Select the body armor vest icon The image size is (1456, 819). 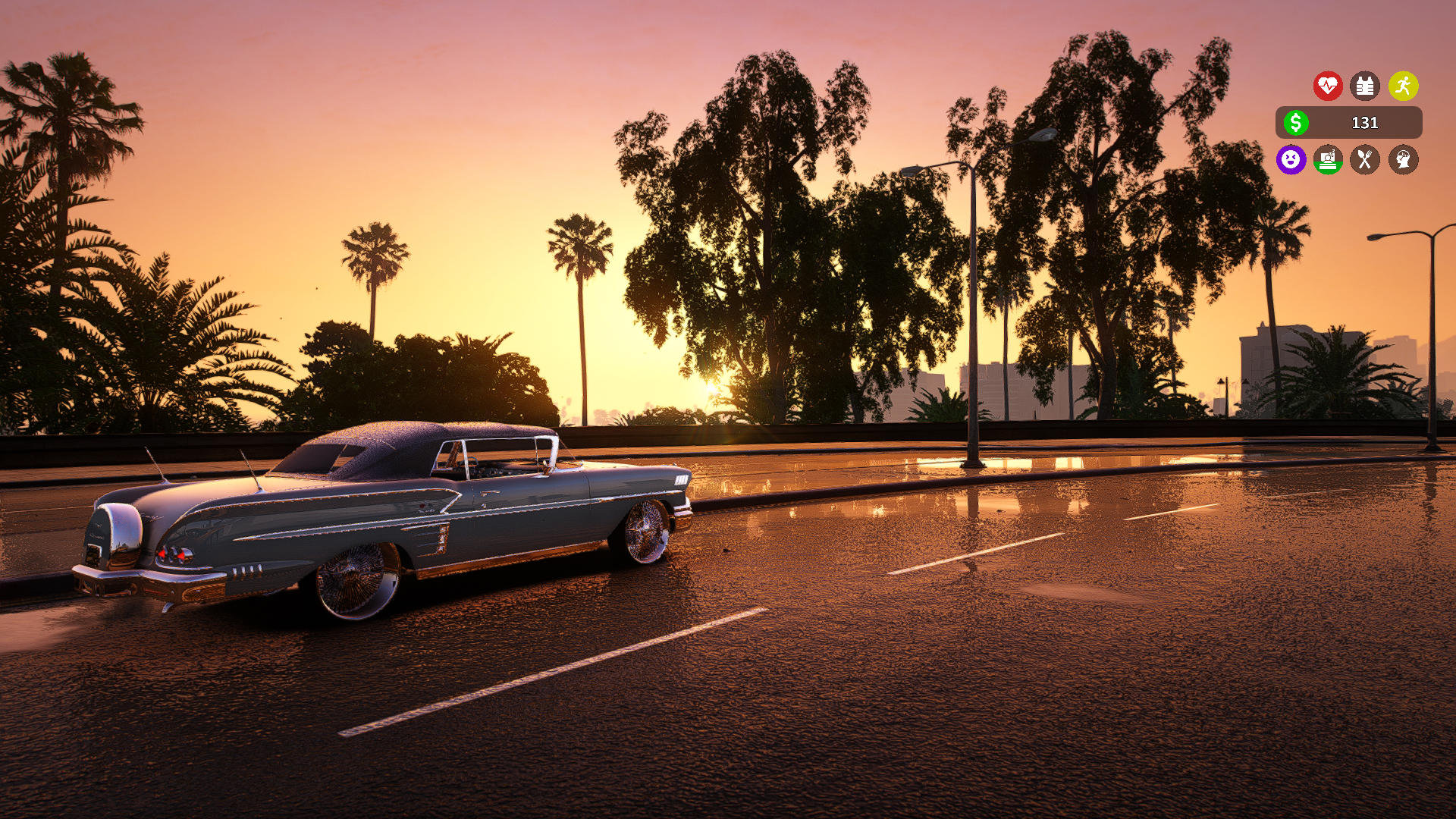(x=1365, y=86)
